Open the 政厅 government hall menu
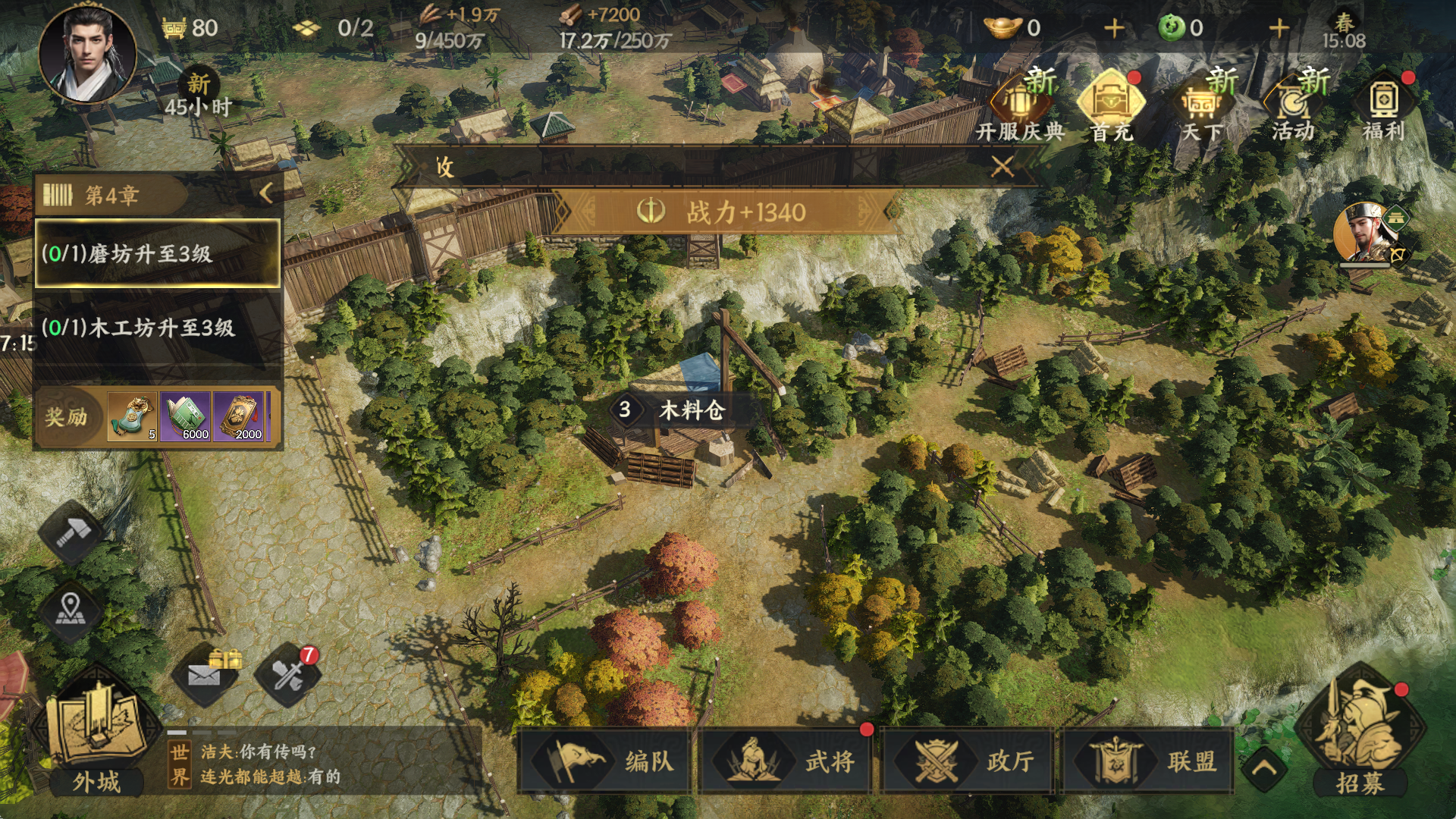The width and height of the screenshot is (1456, 819). [x=967, y=761]
